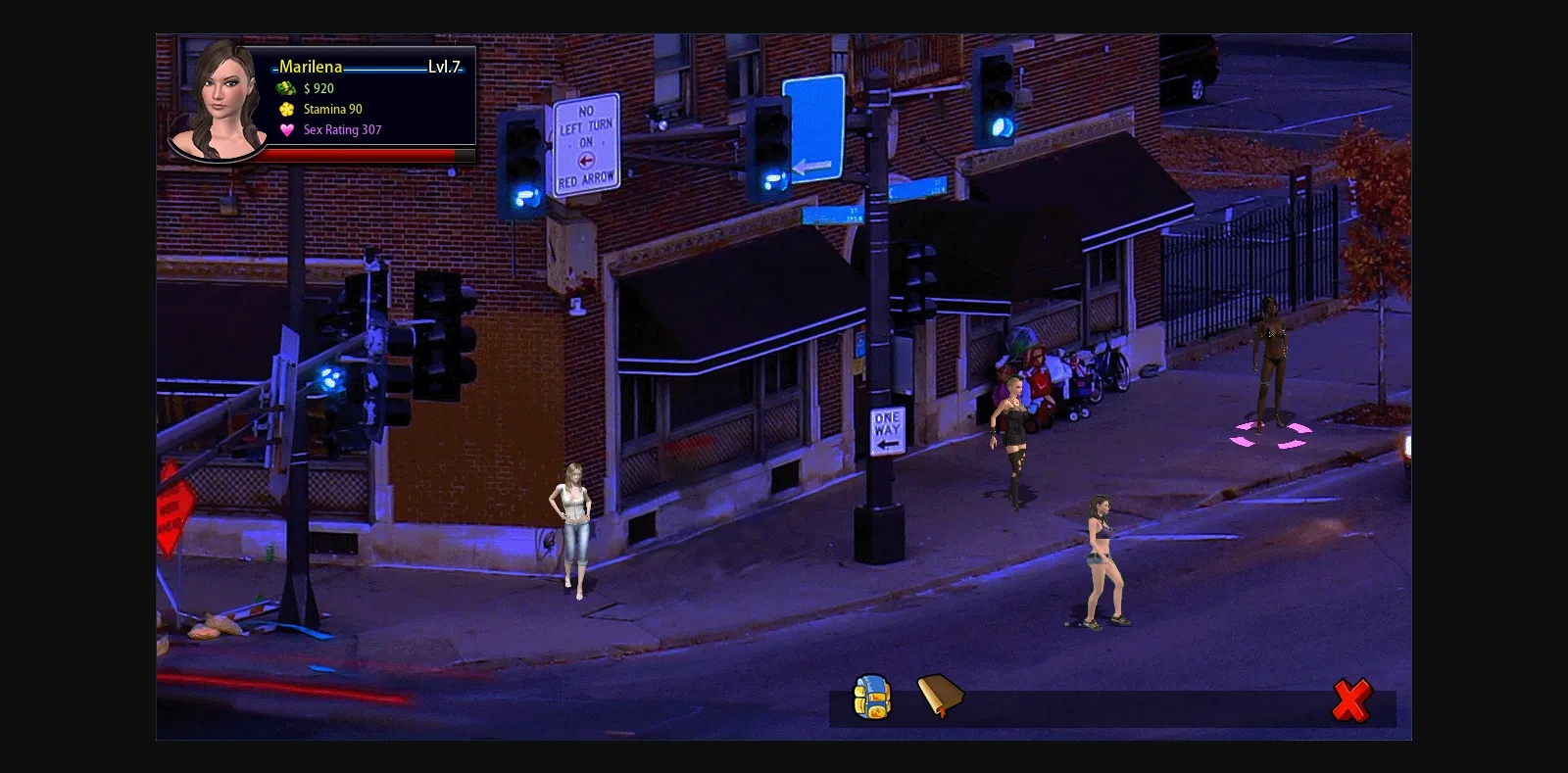Open the backpack inventory

871,698
